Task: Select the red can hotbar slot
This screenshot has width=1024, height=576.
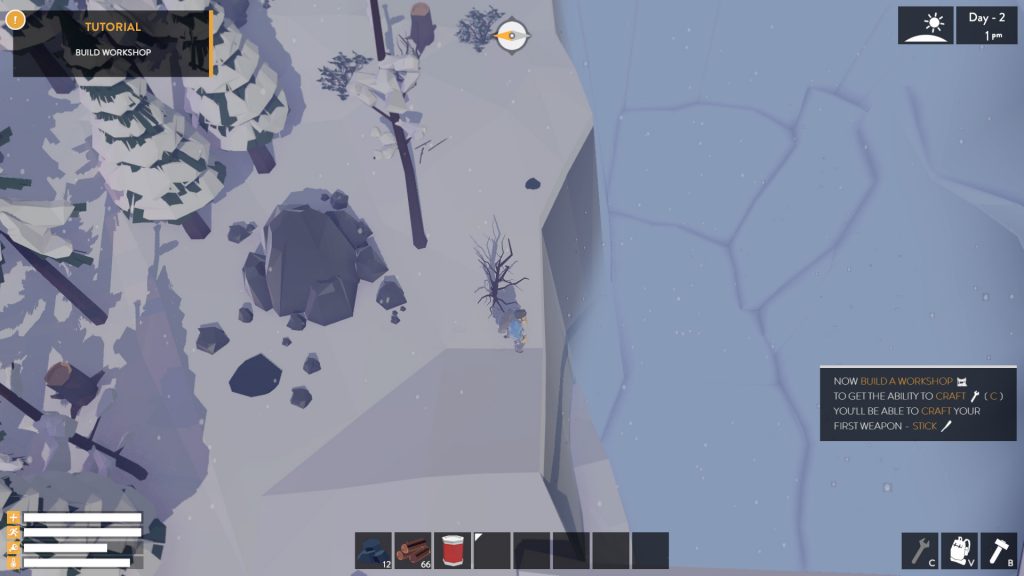Action: click(452, 551)
